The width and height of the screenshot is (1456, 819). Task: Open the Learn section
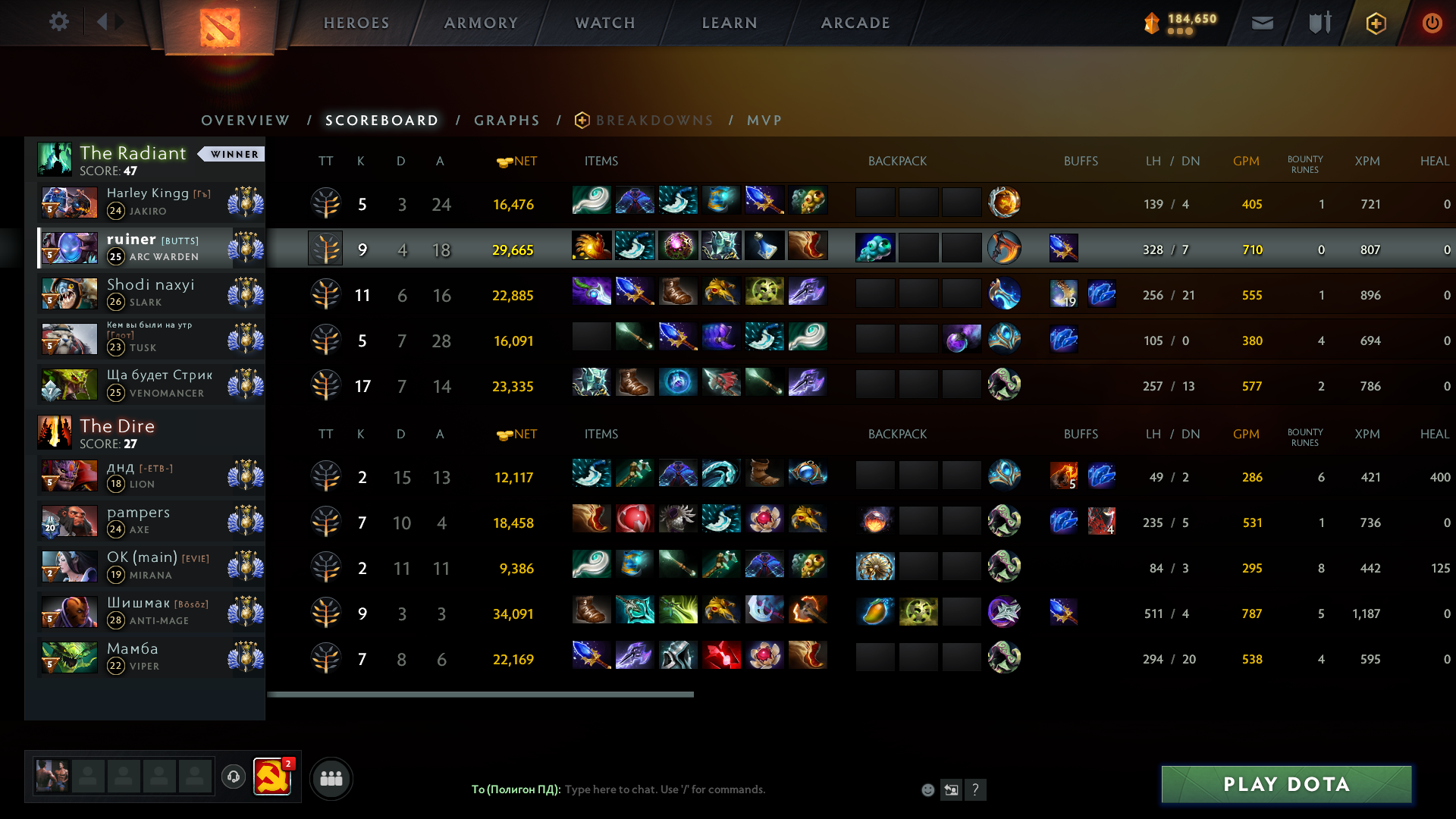[x=730, y=23]
